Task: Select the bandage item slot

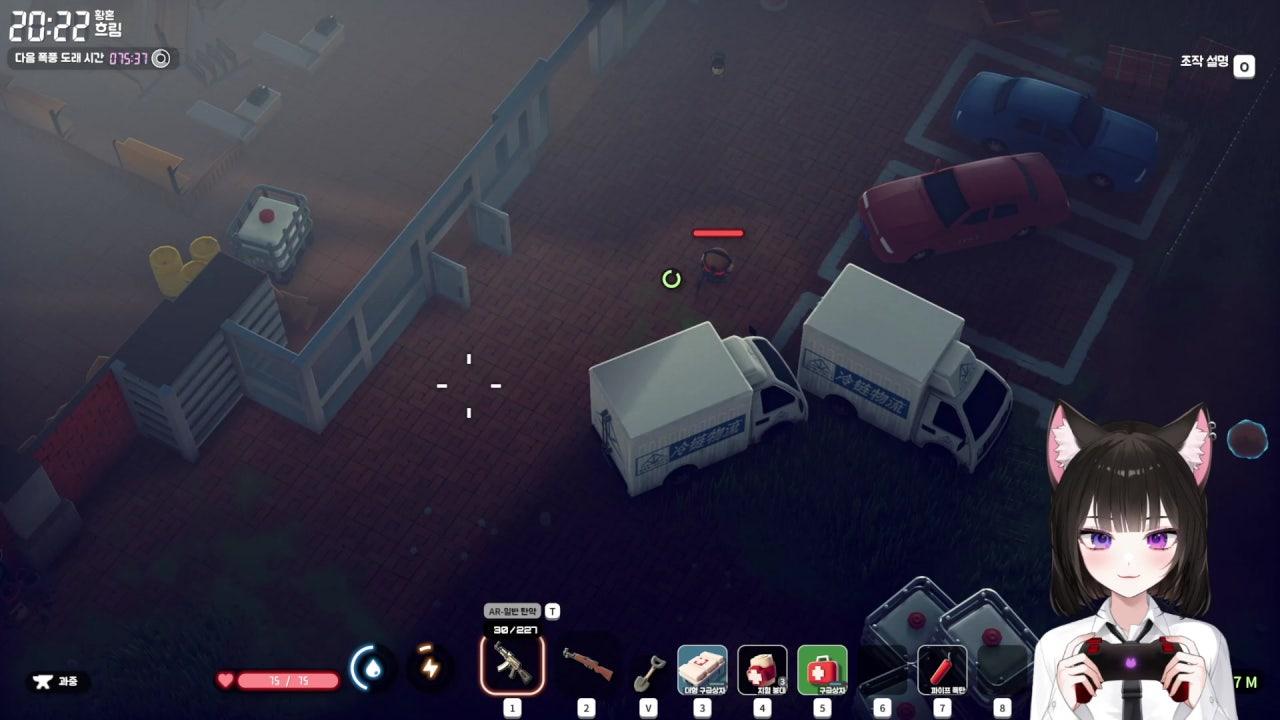Action: [x=762, y=668]
